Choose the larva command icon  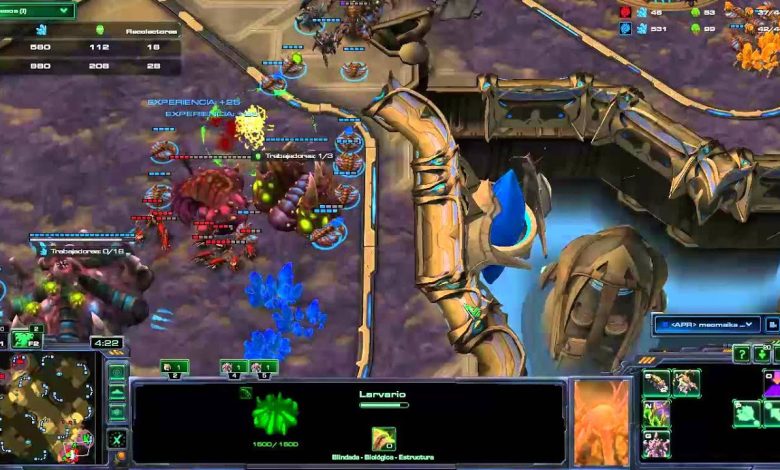(x=656, y=382)
